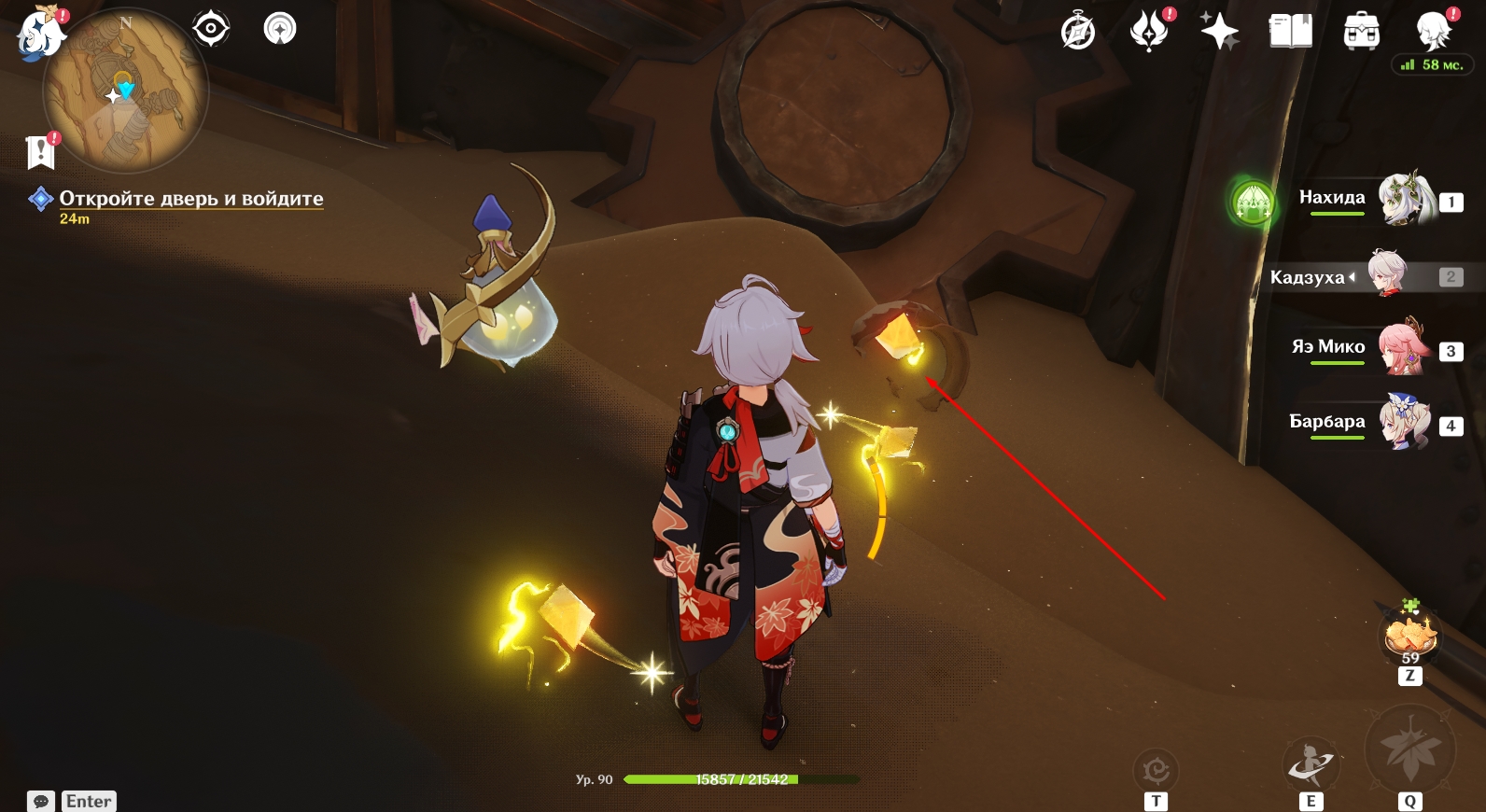Screen dimensions: 1486x812
Task: Unleash Kazuha's Elemental Burst
Action: [1409, 749]
